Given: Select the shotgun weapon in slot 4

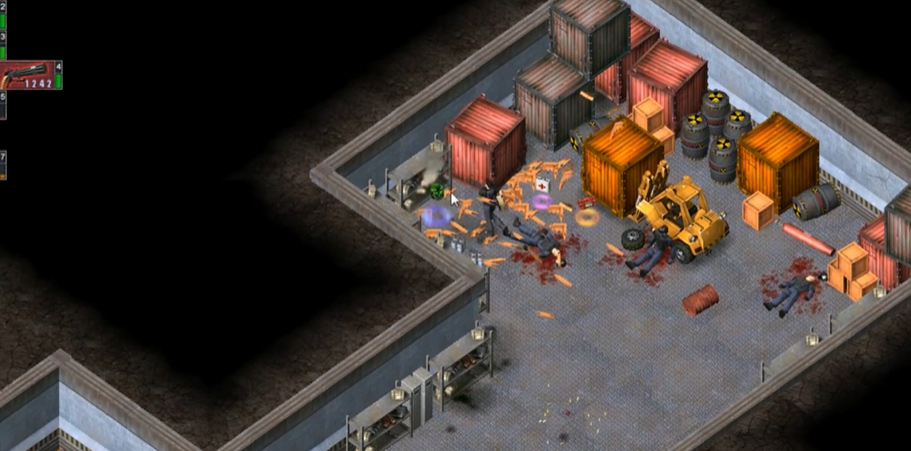Looking at the screenshot, I should pyautogui.click(x=28, y=75).
